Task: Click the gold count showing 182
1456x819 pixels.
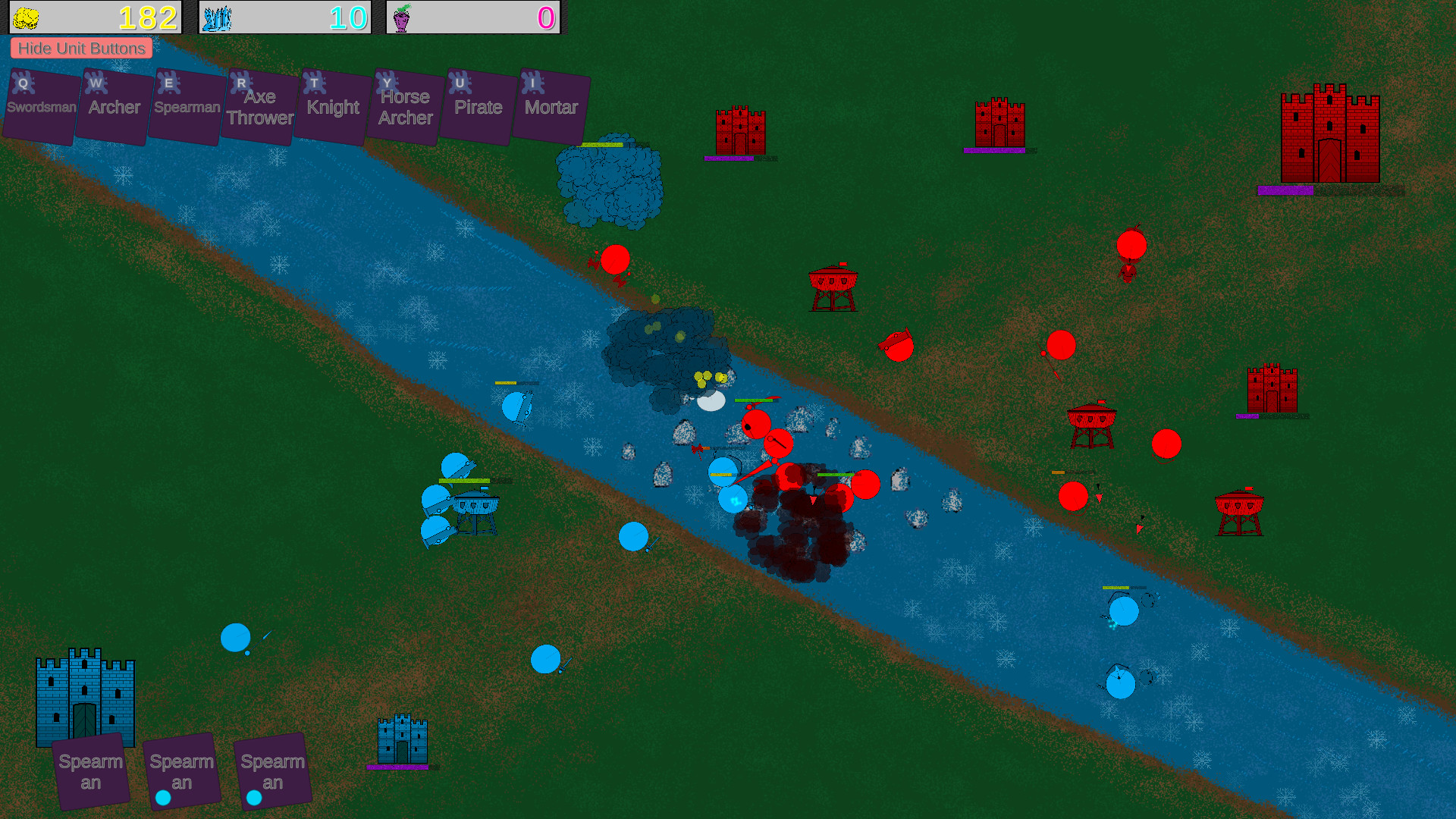Action: pyautogui.click(x=149, y=17)
